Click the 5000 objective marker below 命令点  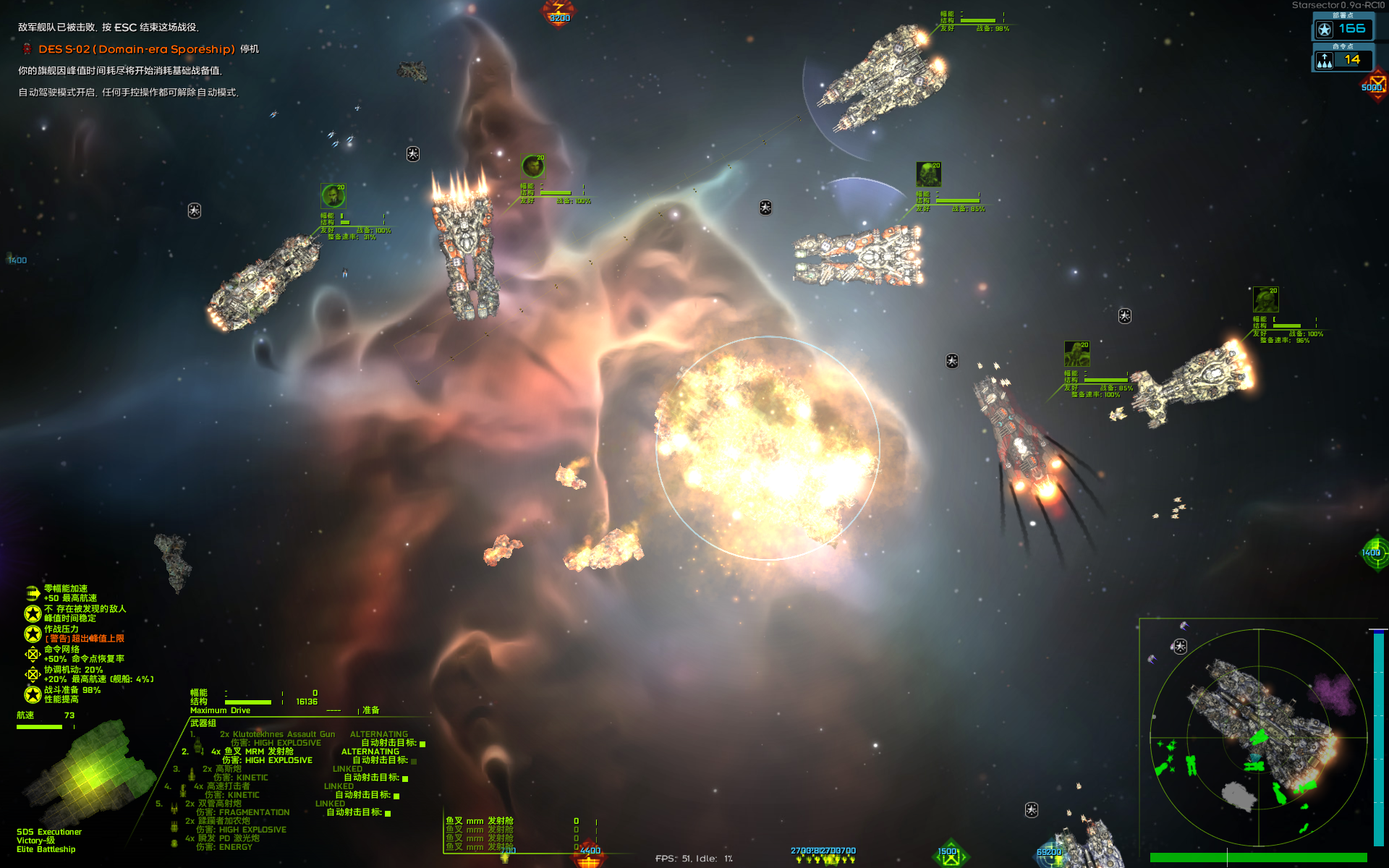(1375, 87)
